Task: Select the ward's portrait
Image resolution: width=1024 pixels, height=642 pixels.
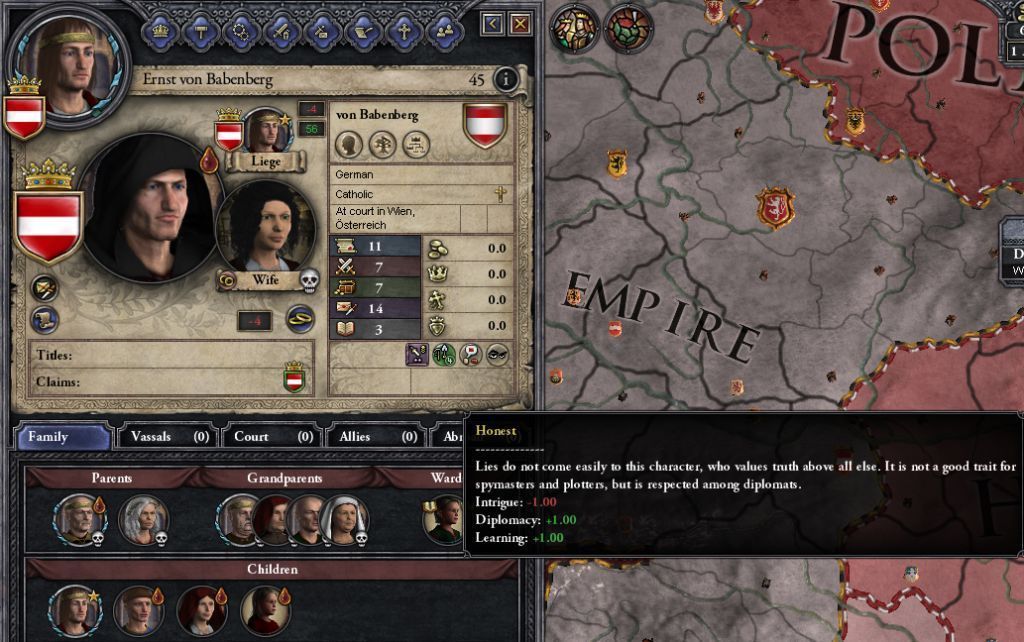Action: pos(442,518)
